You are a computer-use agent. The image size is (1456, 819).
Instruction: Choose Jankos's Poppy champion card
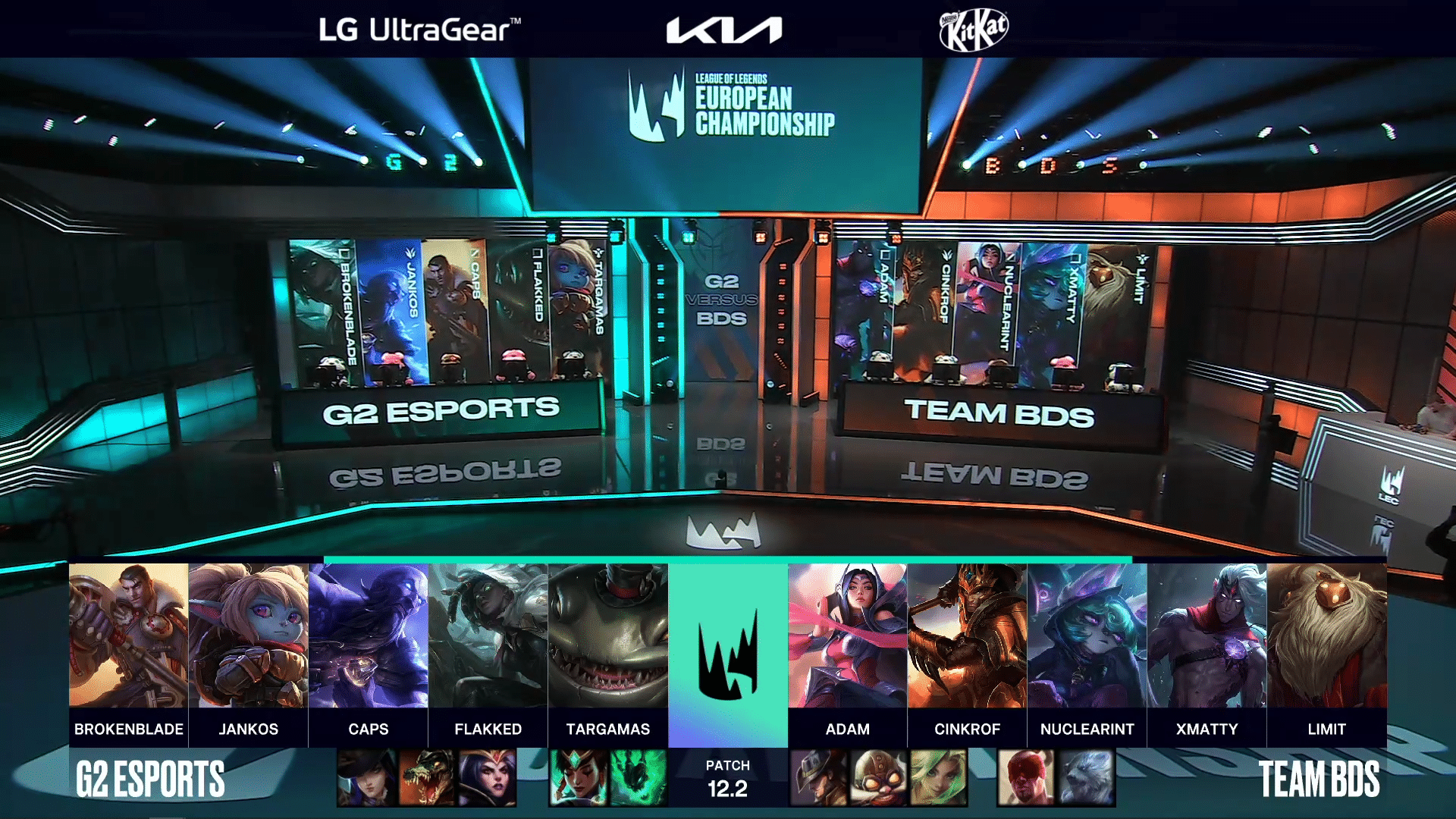[248, 635]
